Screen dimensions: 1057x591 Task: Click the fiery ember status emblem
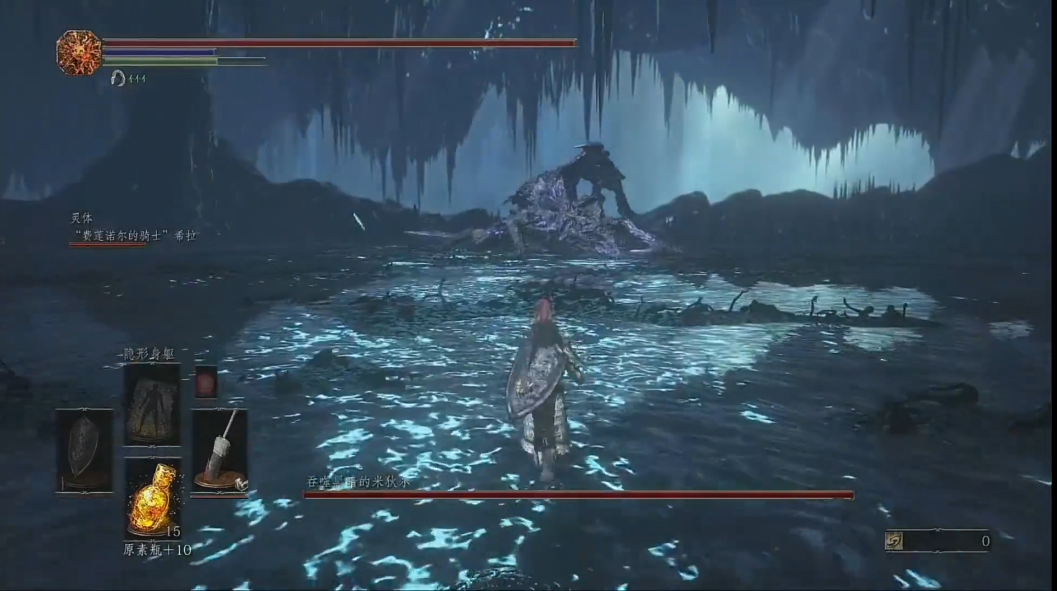pyautogui.click(x=79, y=52)
